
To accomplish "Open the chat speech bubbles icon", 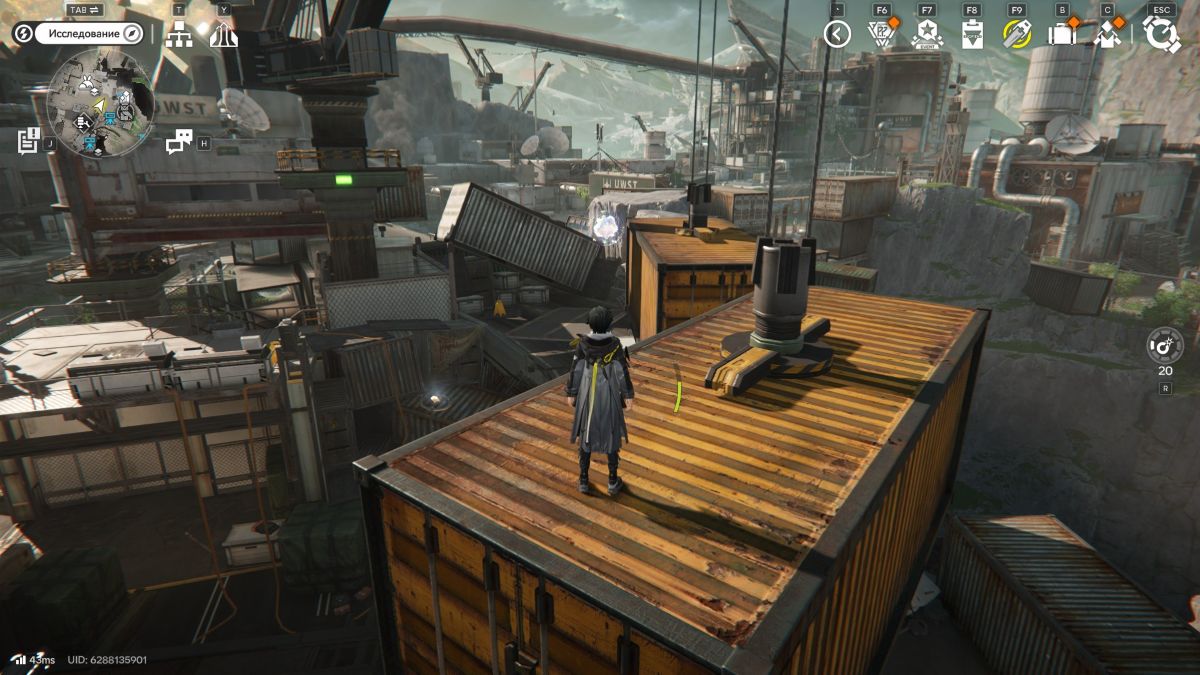I will click(x=179, y=142).
